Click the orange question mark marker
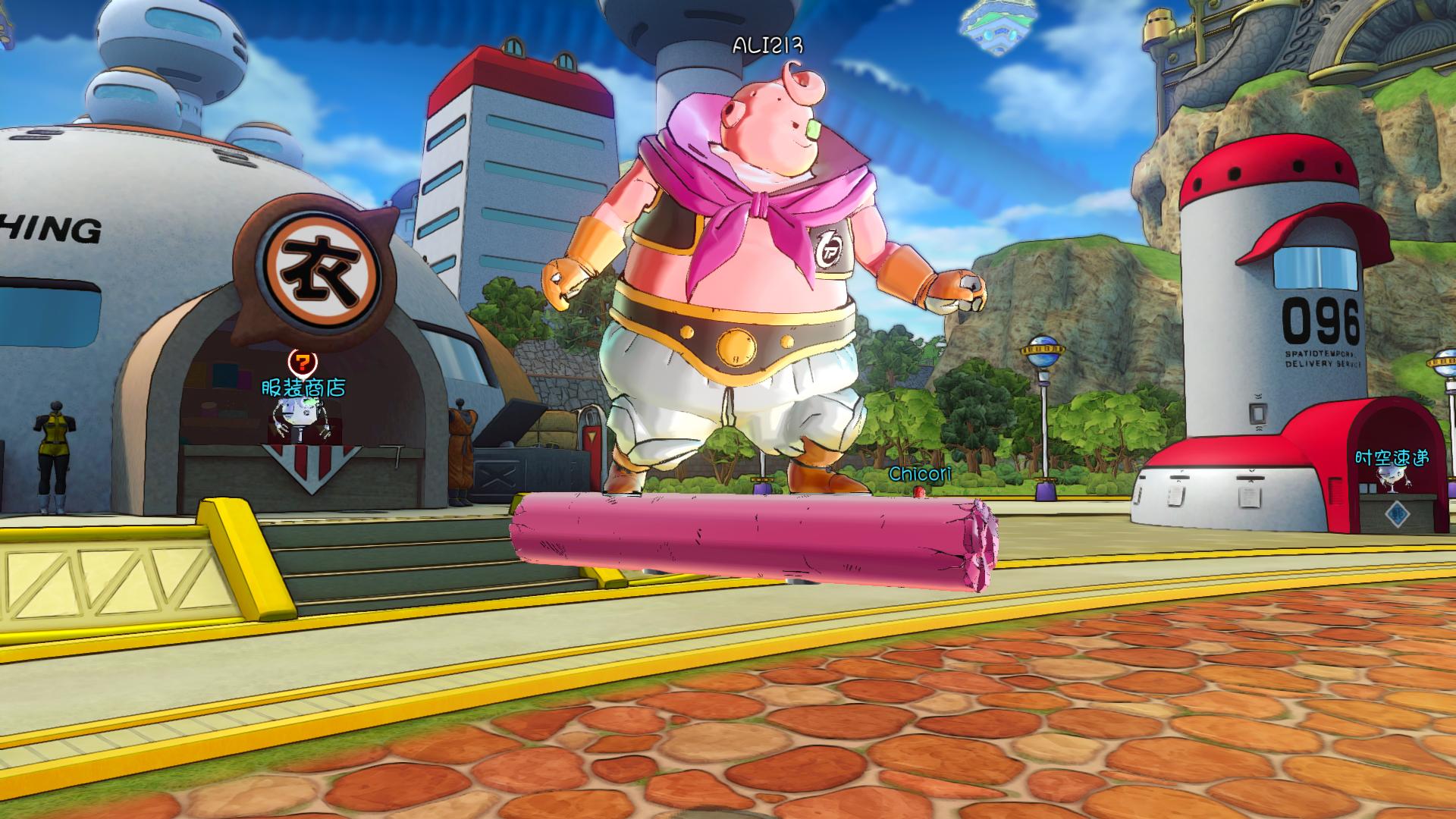1456x819 pixels. [303, 362]
